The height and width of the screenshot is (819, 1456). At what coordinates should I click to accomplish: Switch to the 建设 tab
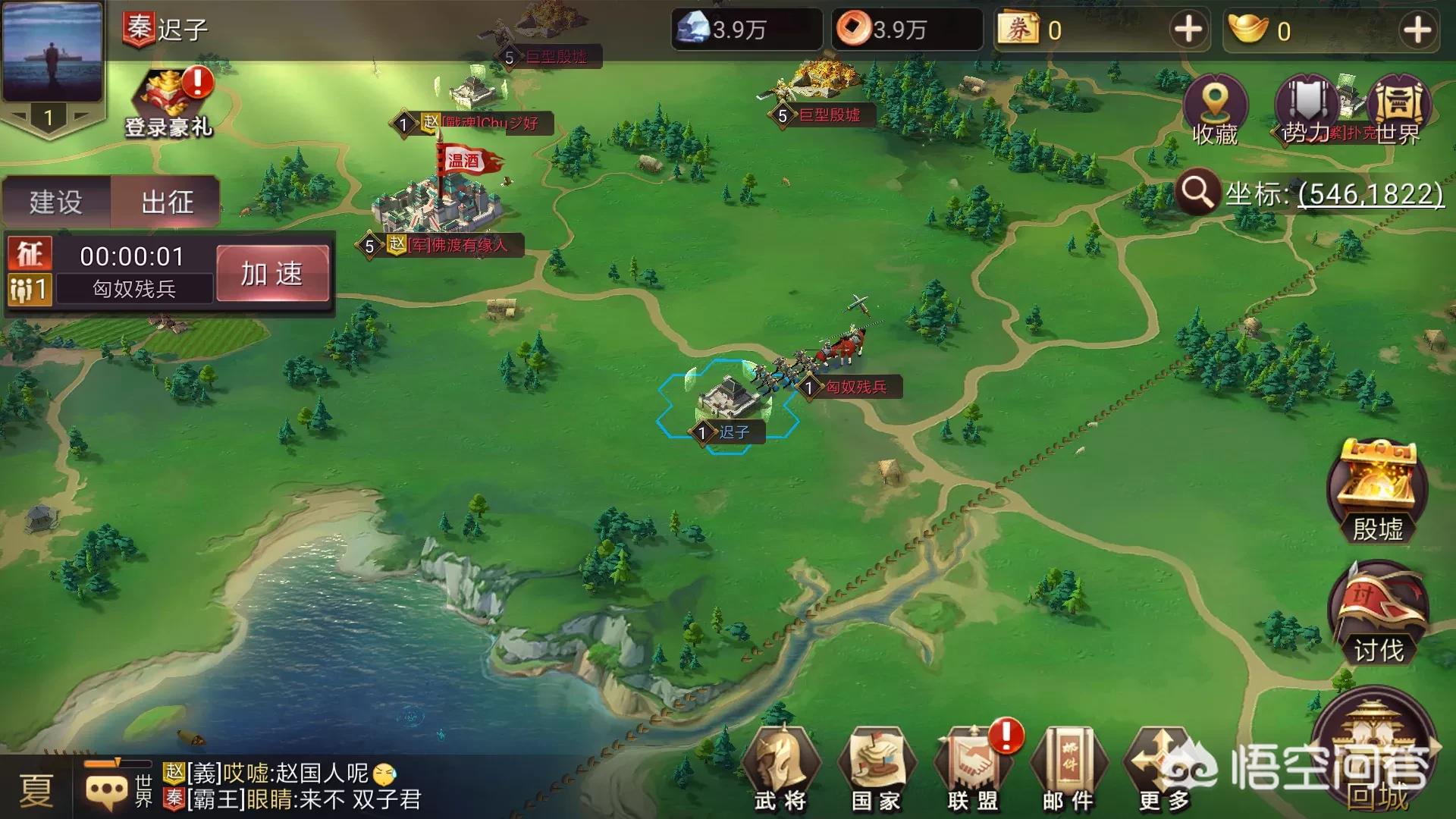point(56,202)
